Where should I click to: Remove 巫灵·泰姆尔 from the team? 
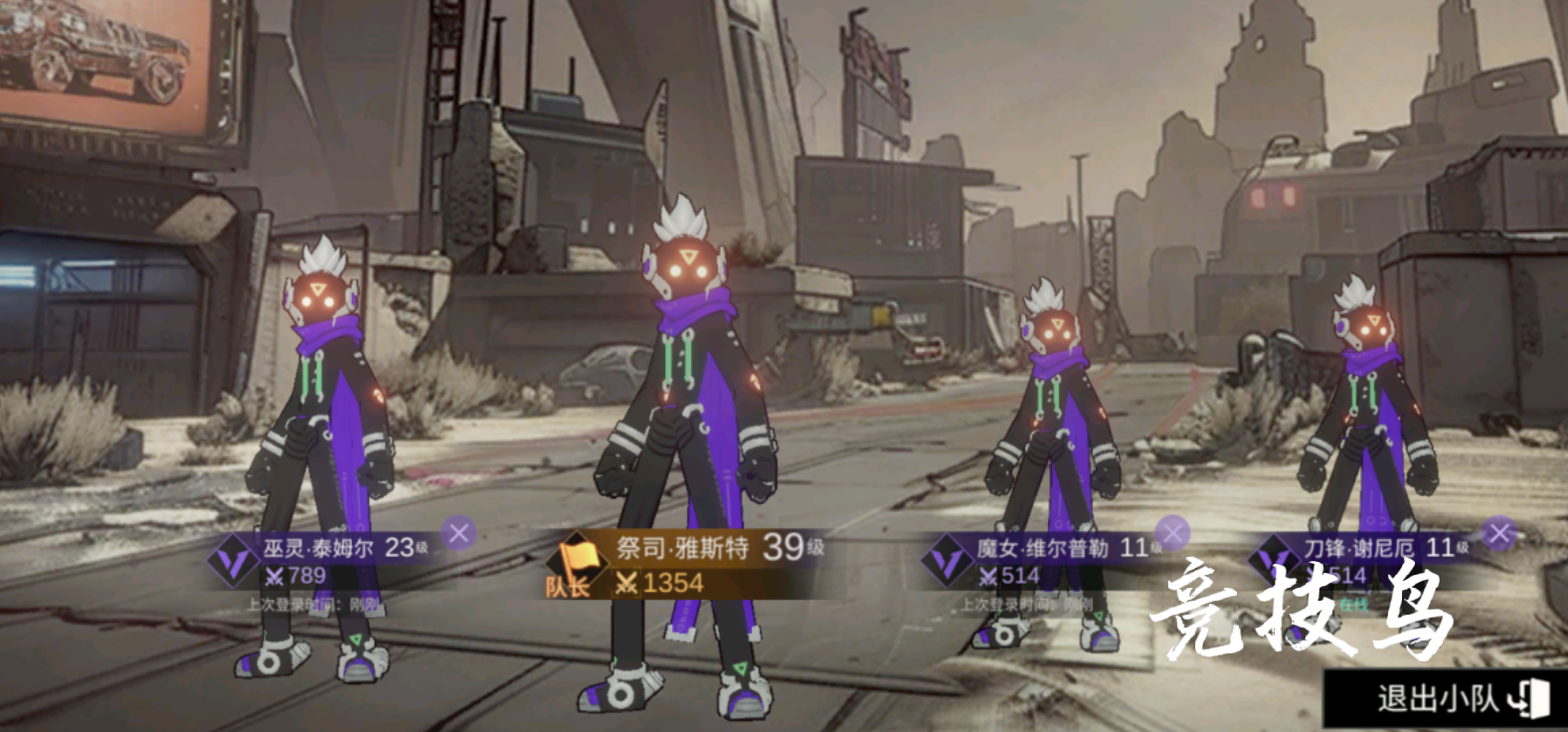click(x=458, y=534)
